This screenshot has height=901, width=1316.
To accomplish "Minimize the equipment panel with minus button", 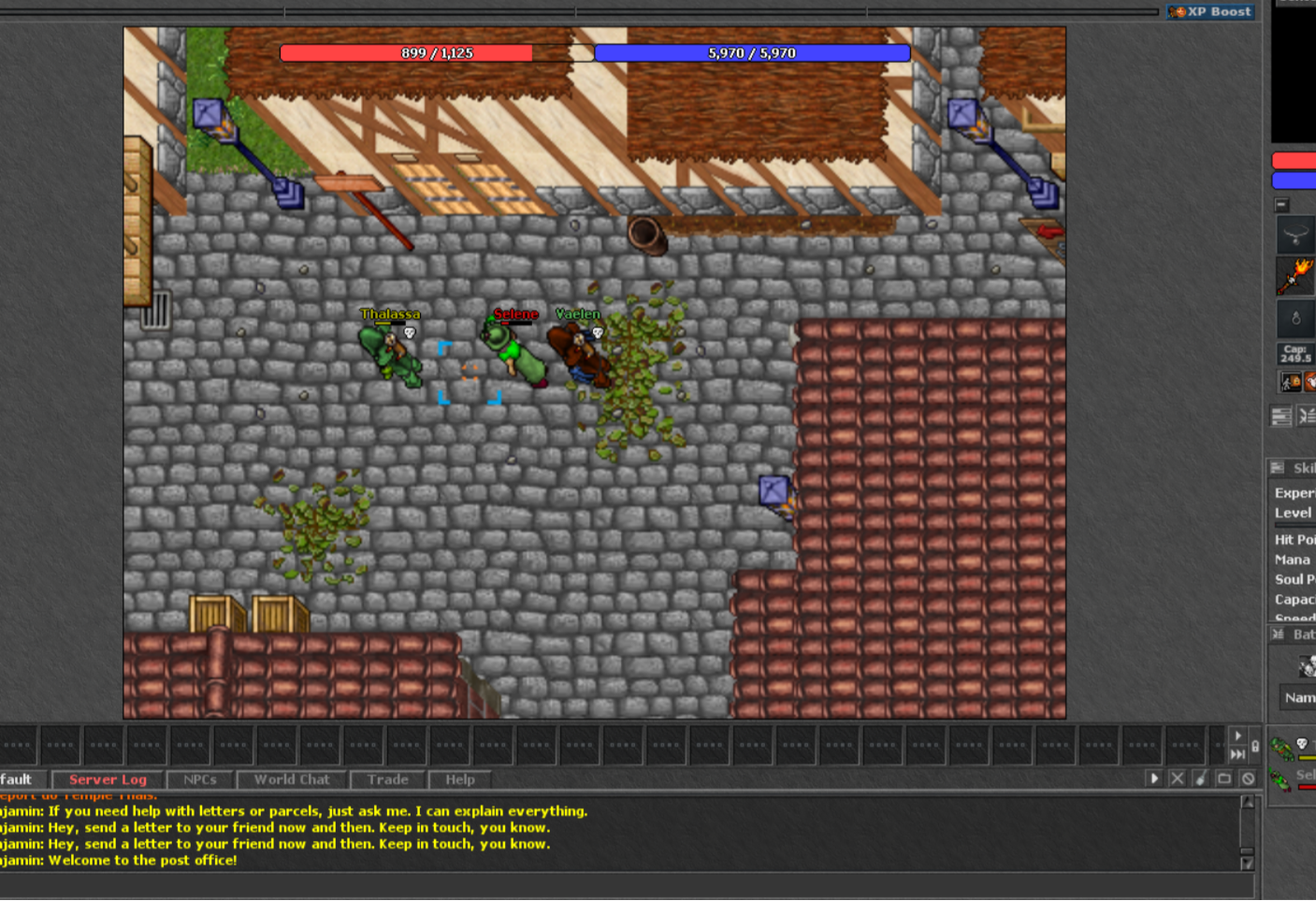I will point(1282,205).
